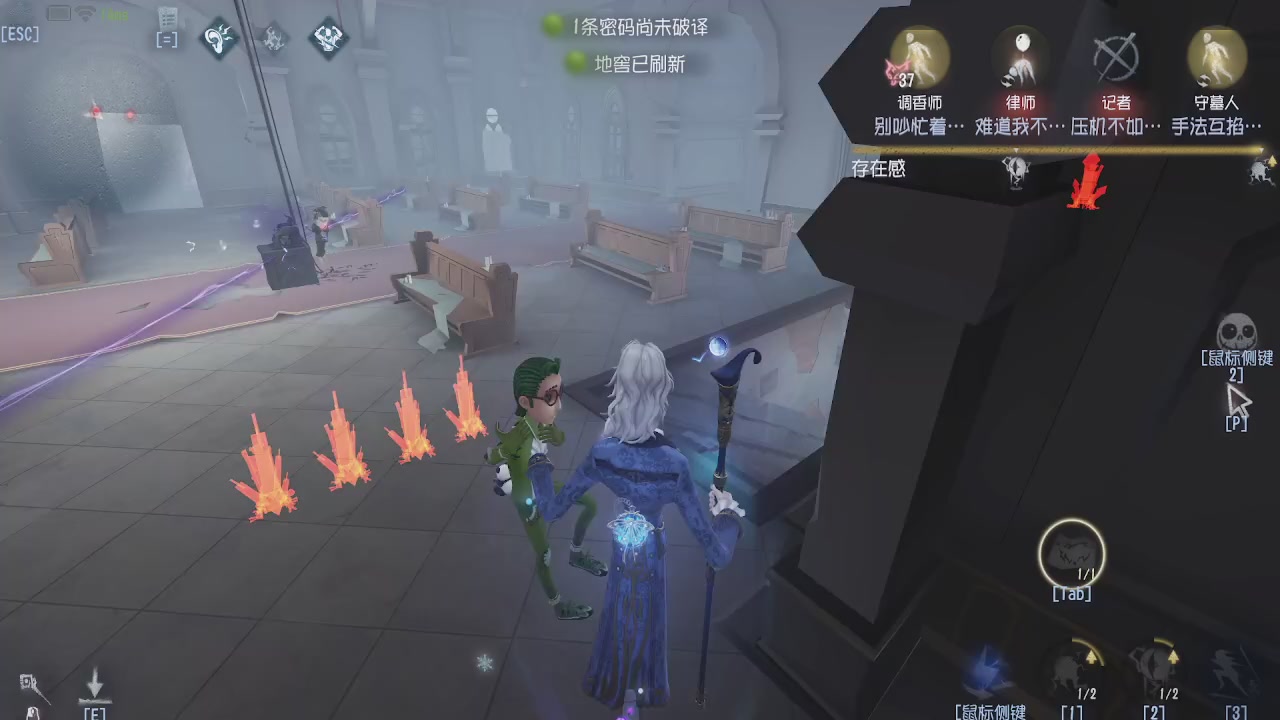Click the cipher remaining notification banner
1280x720 pixels.
629,27
